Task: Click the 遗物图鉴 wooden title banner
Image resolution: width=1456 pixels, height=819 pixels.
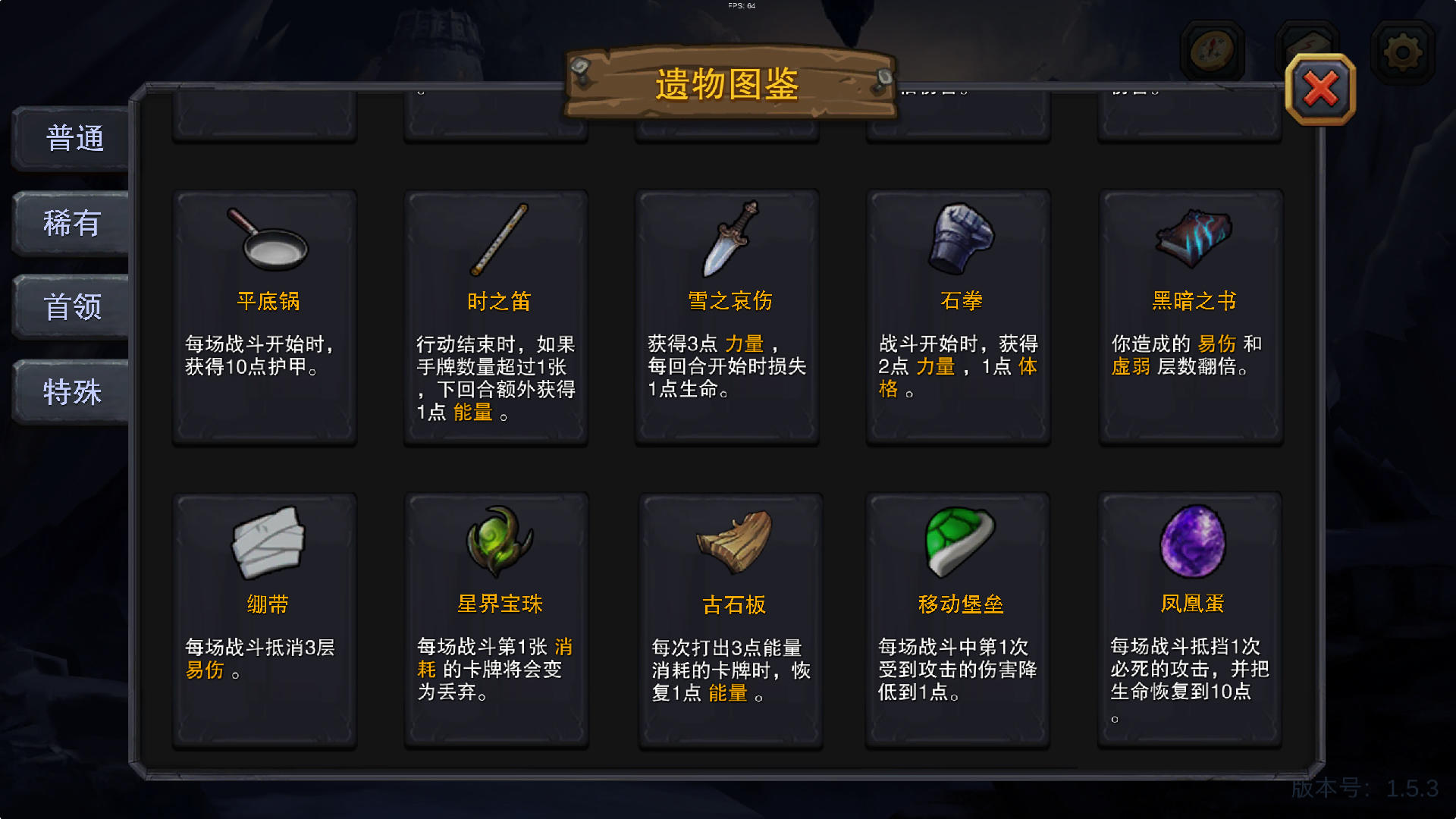Action: point(728,83)
